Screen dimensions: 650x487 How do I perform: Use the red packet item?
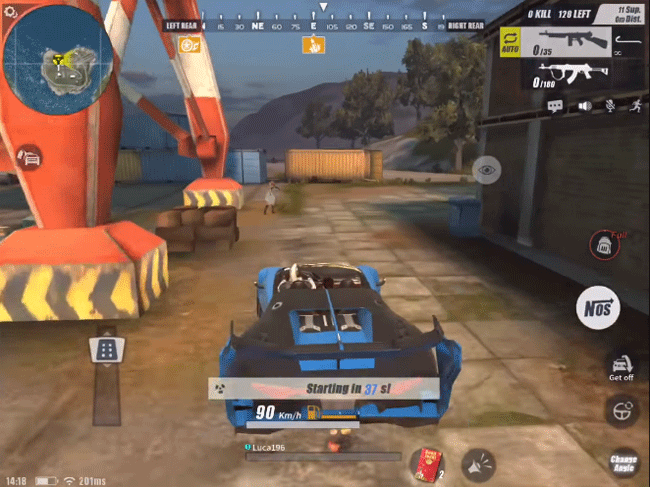click(x=426, y=463)
